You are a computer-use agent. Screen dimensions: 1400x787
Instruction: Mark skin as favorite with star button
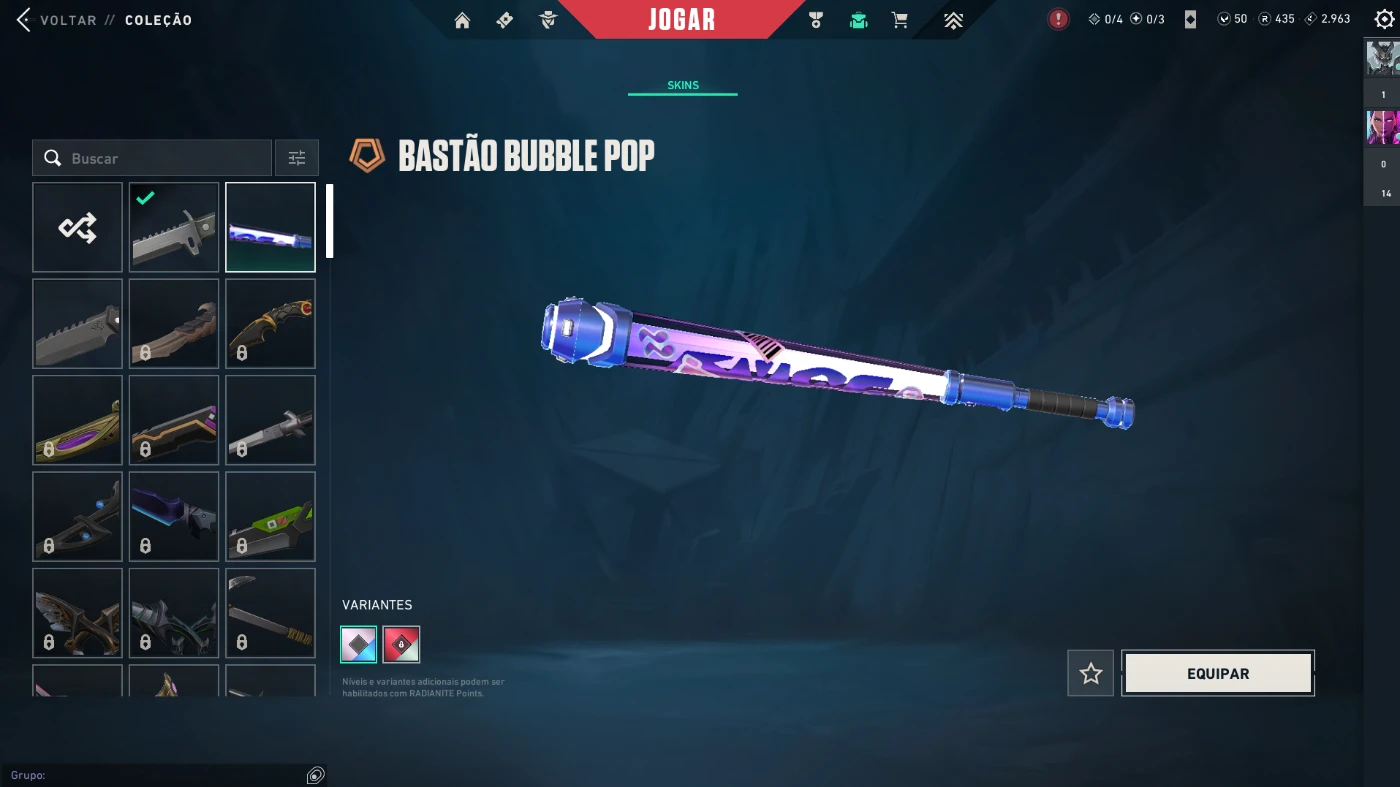click(x=1090, y=674)
